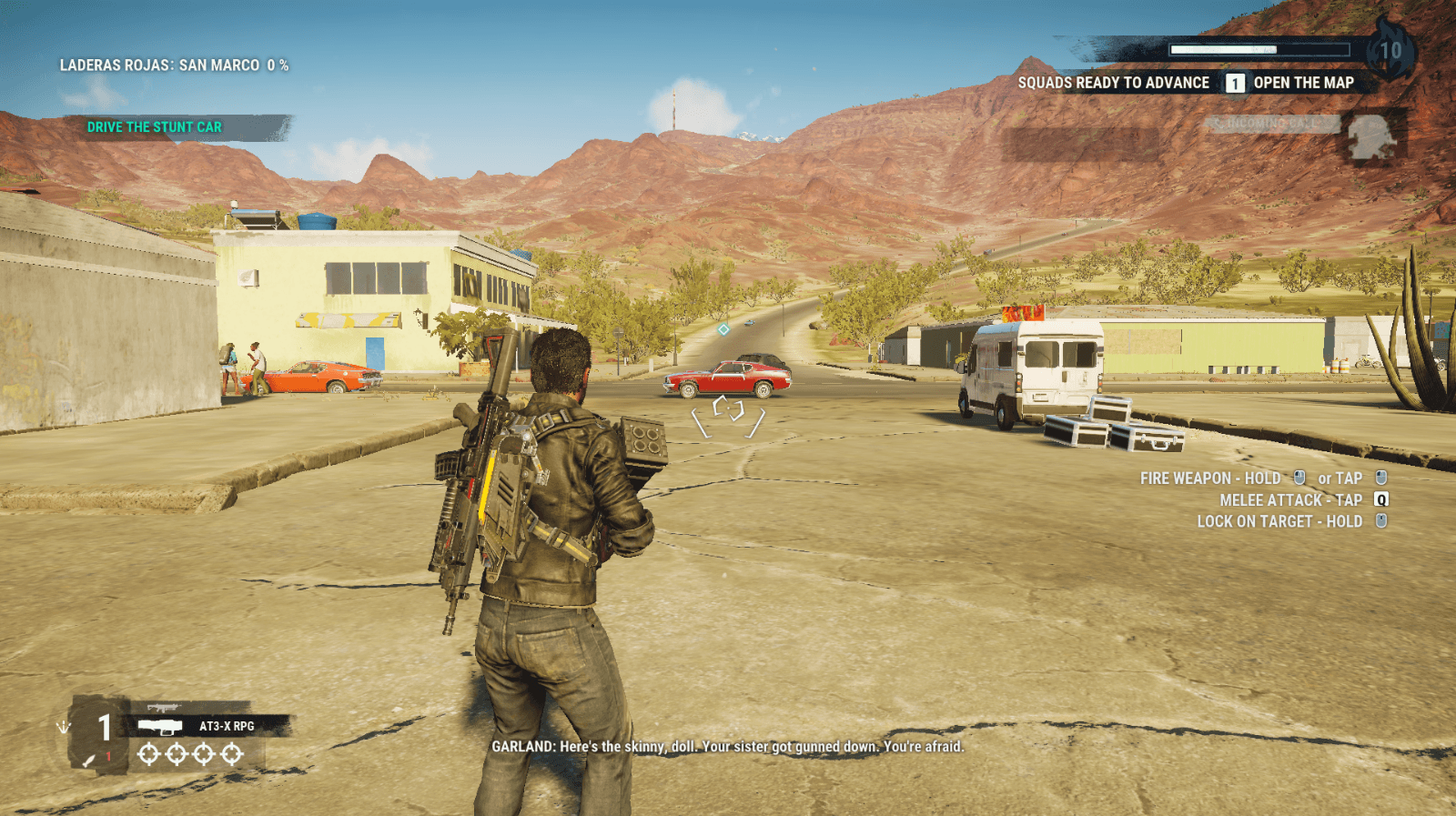The width and height of the screenshot is (1456, 816).
Task: Click the grapple hook icon in weapon HUD
Action: pos(63,727)
